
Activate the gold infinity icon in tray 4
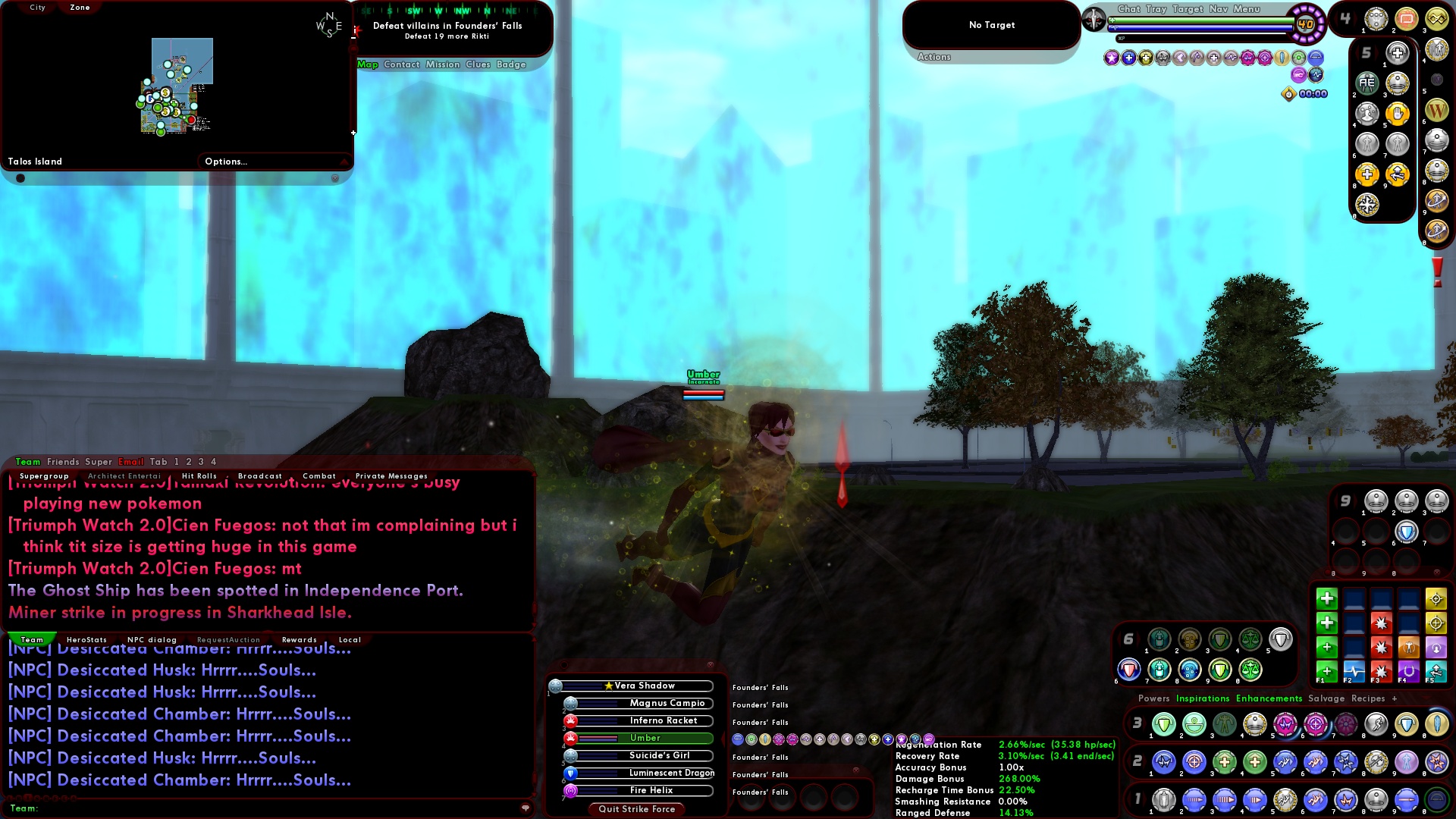(x=1438, y=19)
